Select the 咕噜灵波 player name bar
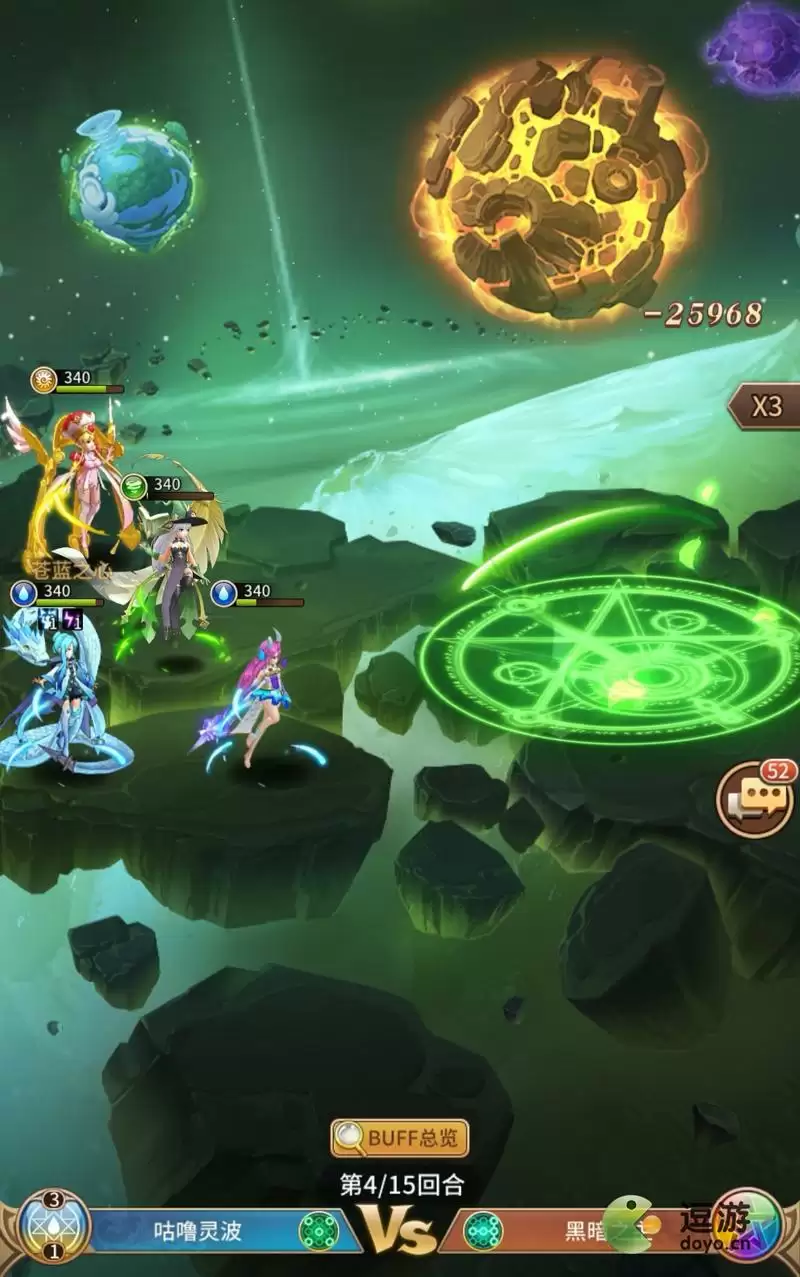The image size is (800, 1277). tap(198, 1230)
